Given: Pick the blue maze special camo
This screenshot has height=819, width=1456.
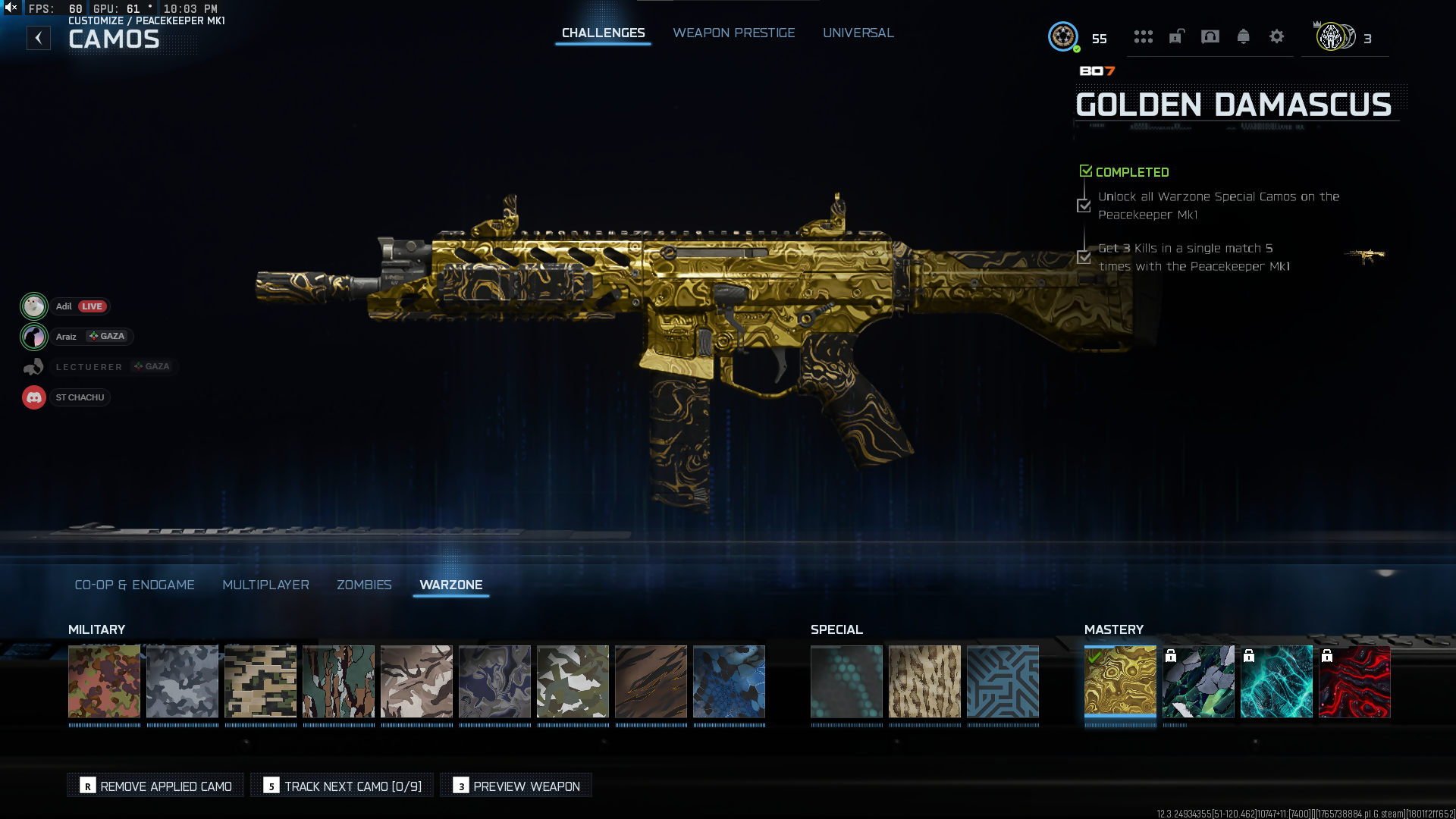Looking at the screenshot, I should coord(1003,681).
